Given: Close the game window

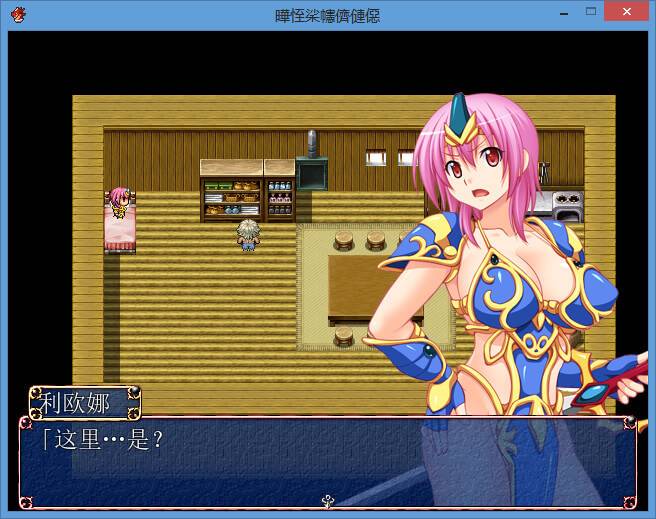Looking at the screenshot, I should (625, 12).
